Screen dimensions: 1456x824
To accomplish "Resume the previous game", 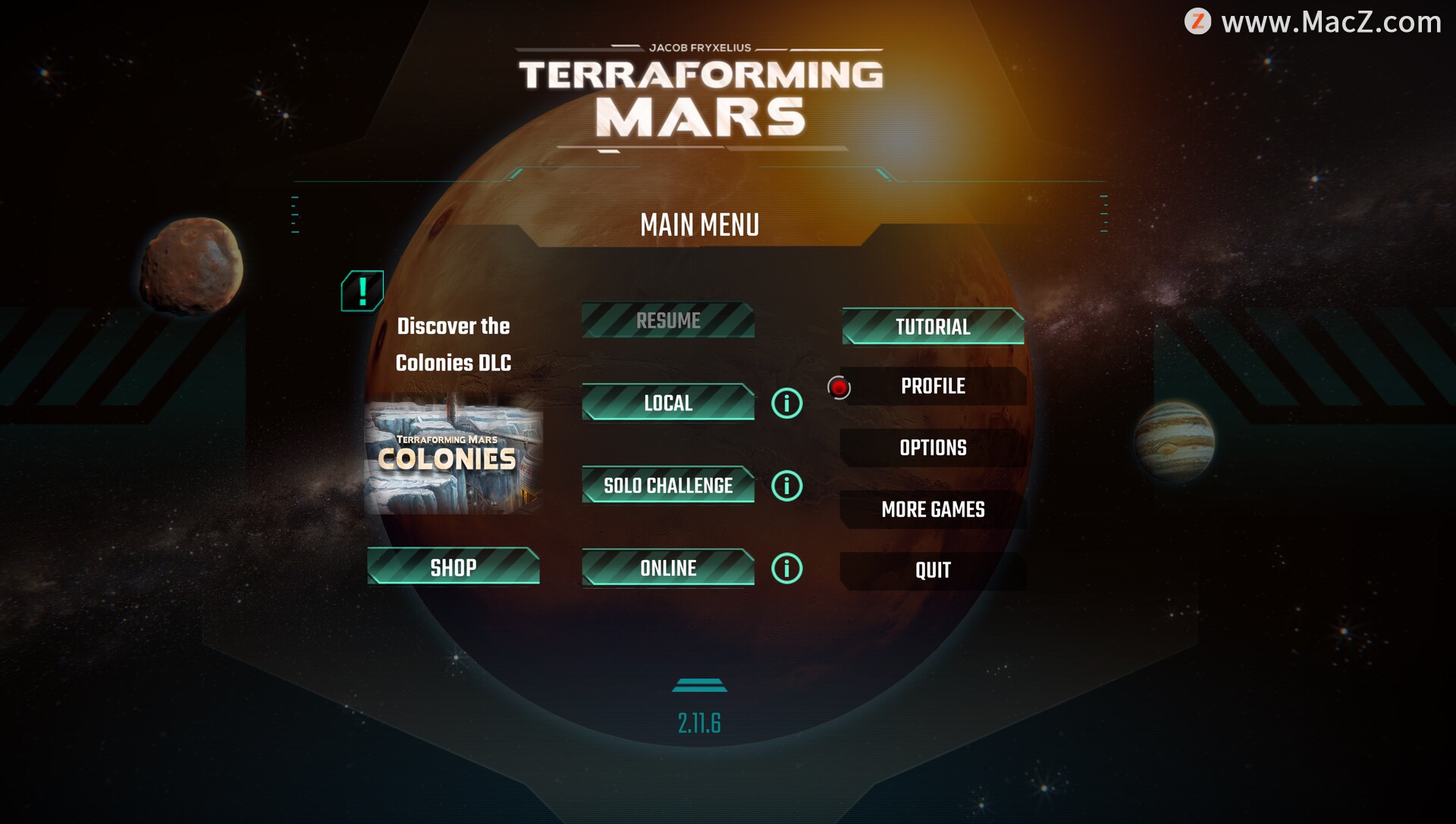I will coord(668,320).
